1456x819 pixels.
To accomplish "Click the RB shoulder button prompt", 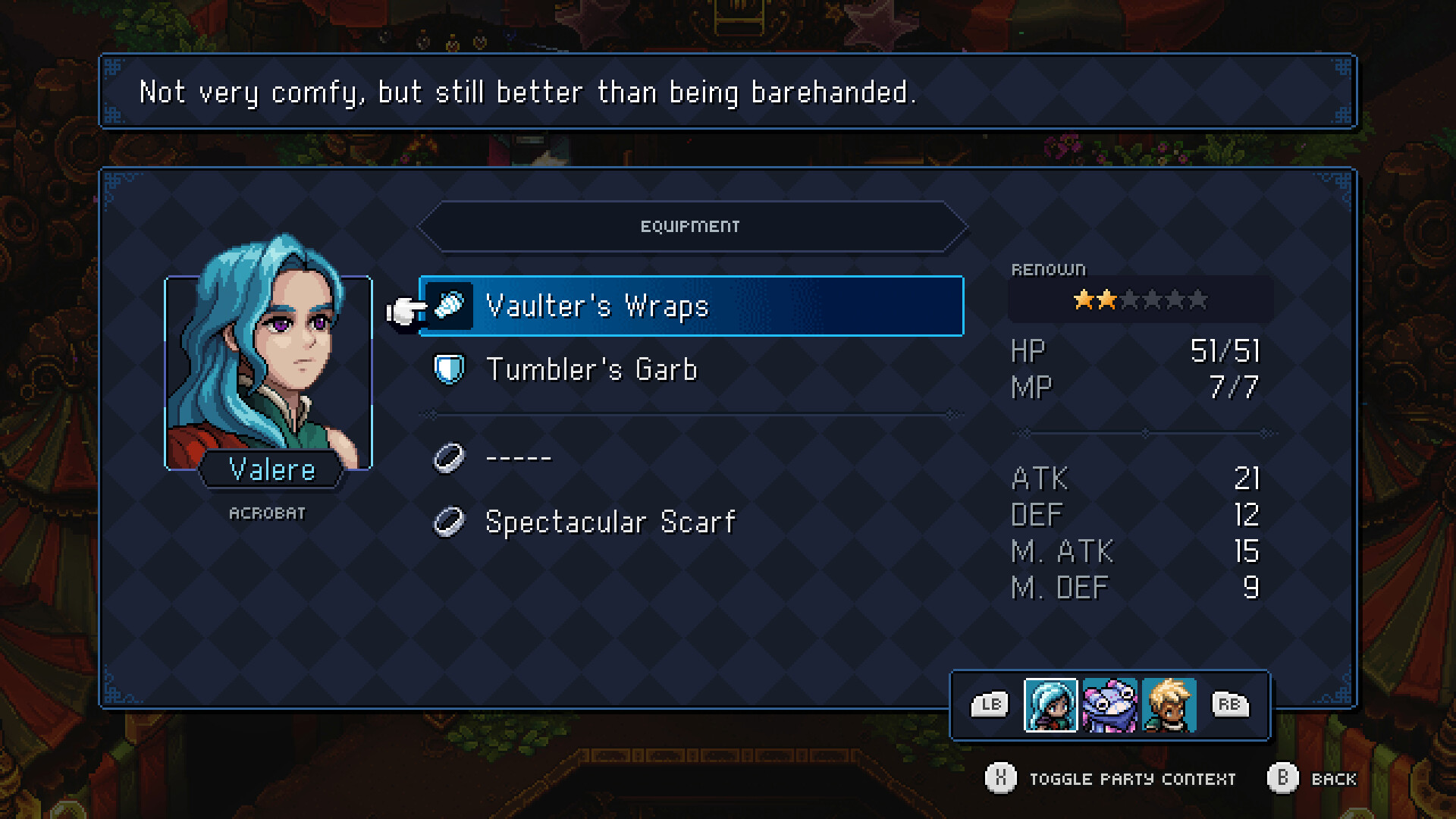I will 1230,704.
